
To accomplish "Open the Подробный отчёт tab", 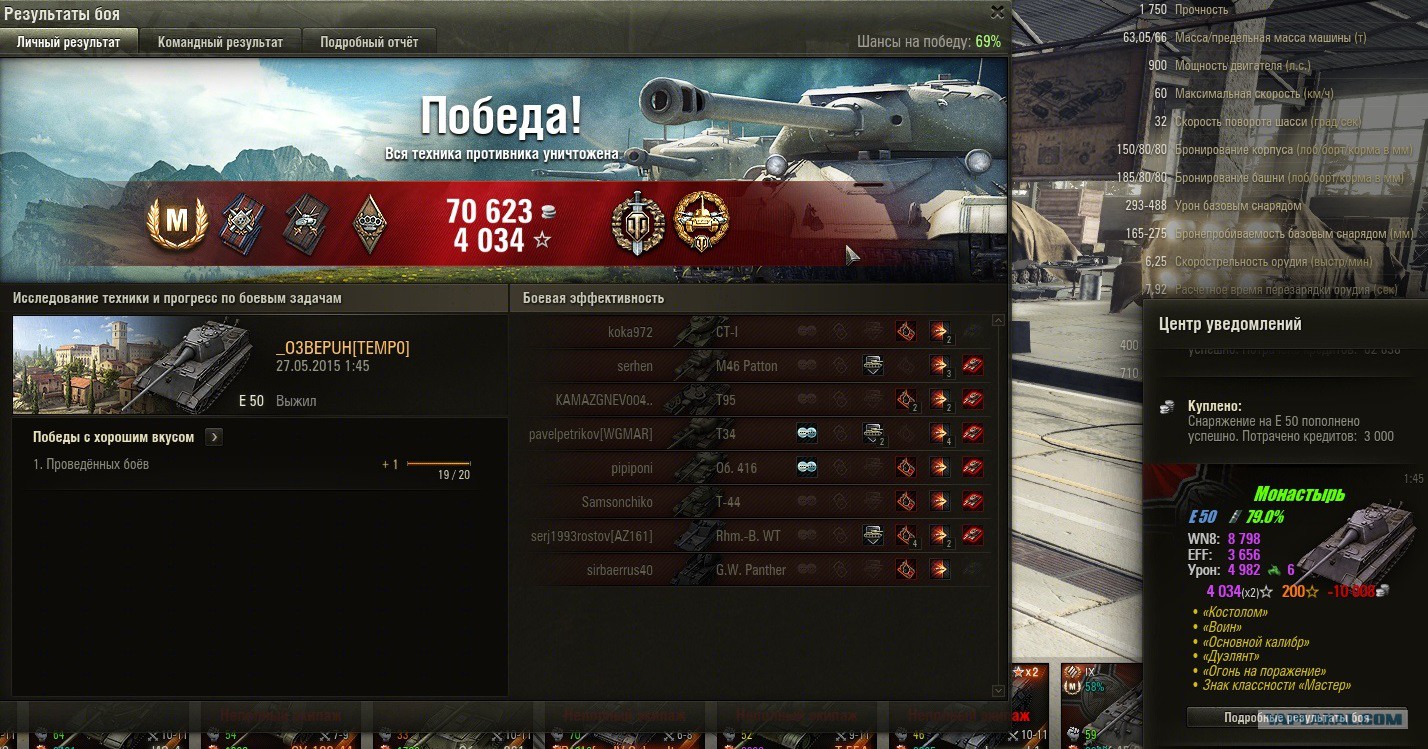I will tap(369, 42).
